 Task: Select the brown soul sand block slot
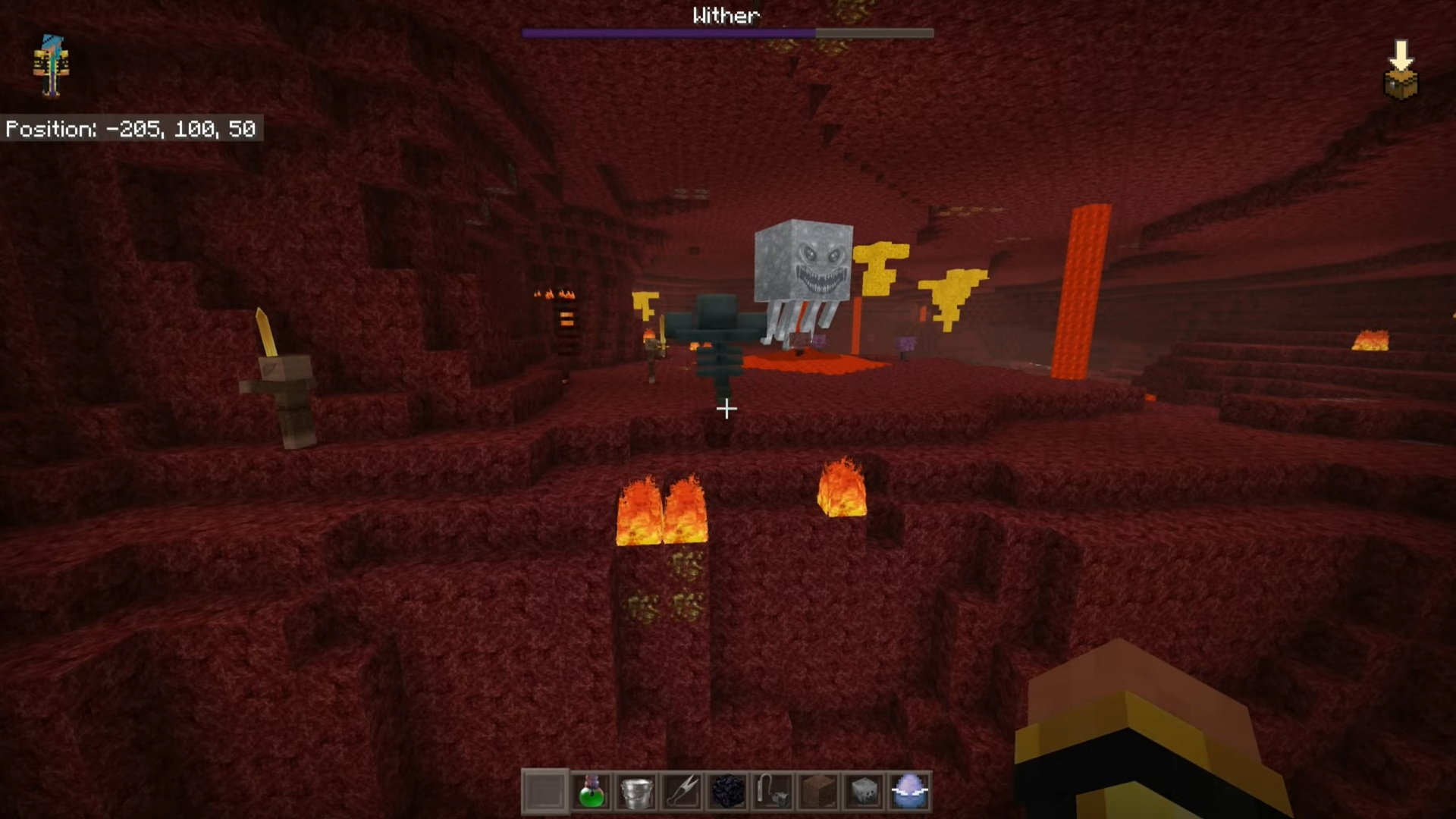tap(818, 791)
